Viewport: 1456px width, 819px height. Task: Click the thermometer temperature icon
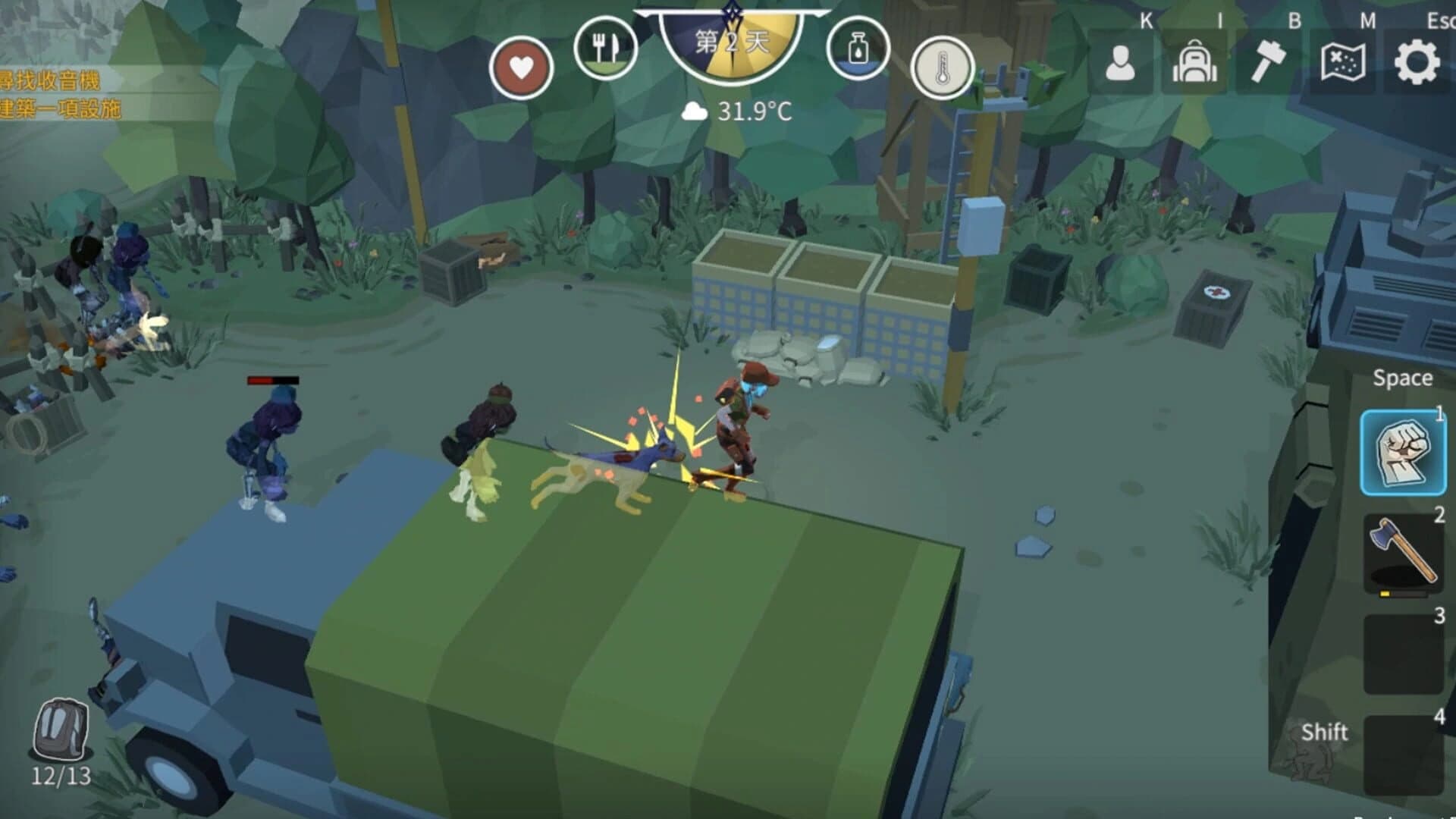click(943, 68)
